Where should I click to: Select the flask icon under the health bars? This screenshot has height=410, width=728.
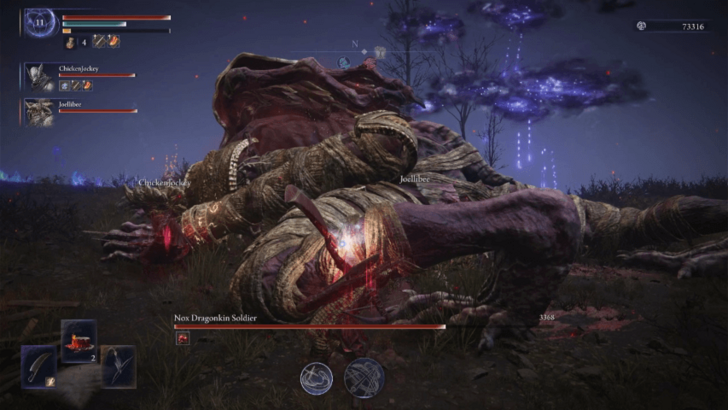pyautogui.click(x=69, y=42)
